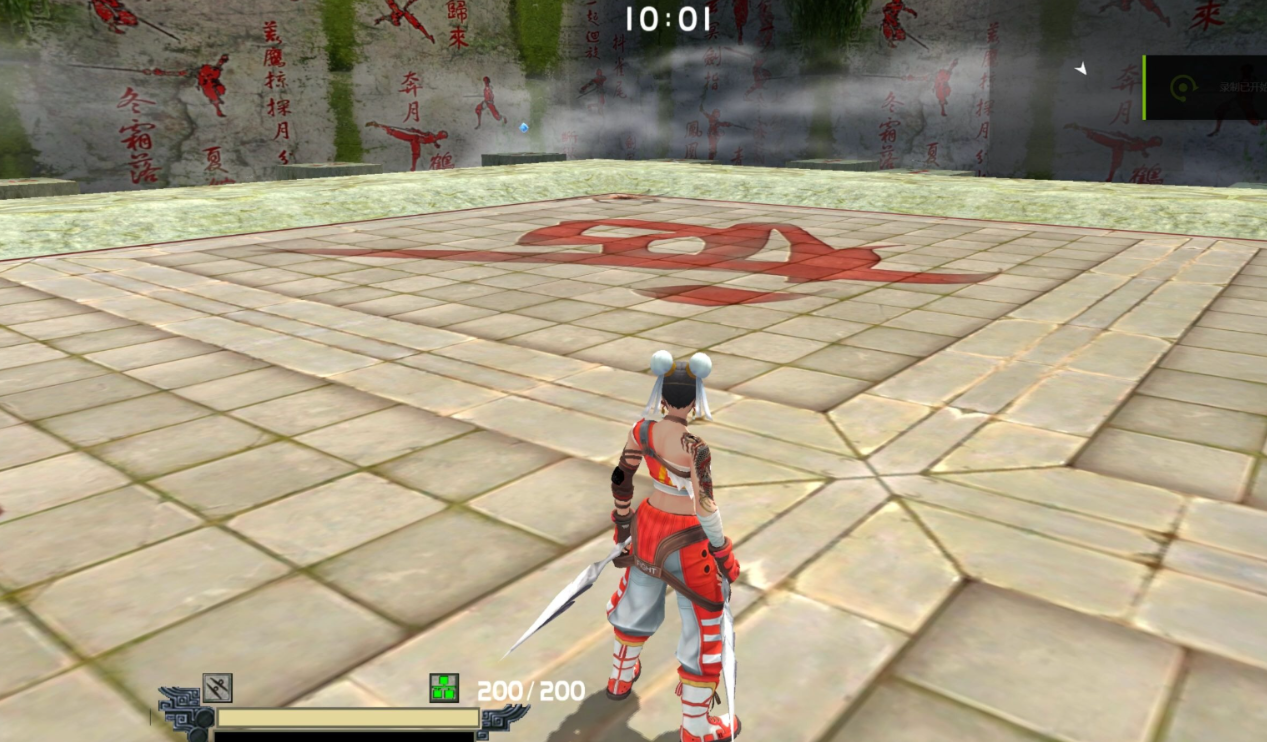Select the crossed blades weapon icon

(x=217, y=688)
